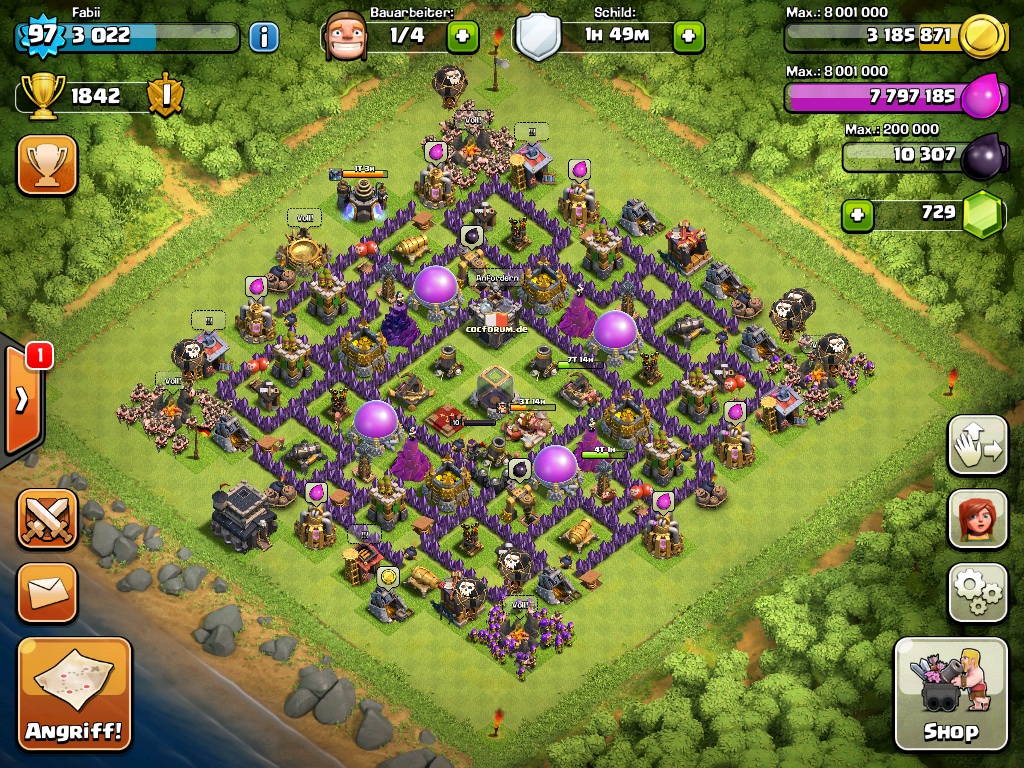
Task: Open the orange trophy achievements button
Action: coord(47,165)
